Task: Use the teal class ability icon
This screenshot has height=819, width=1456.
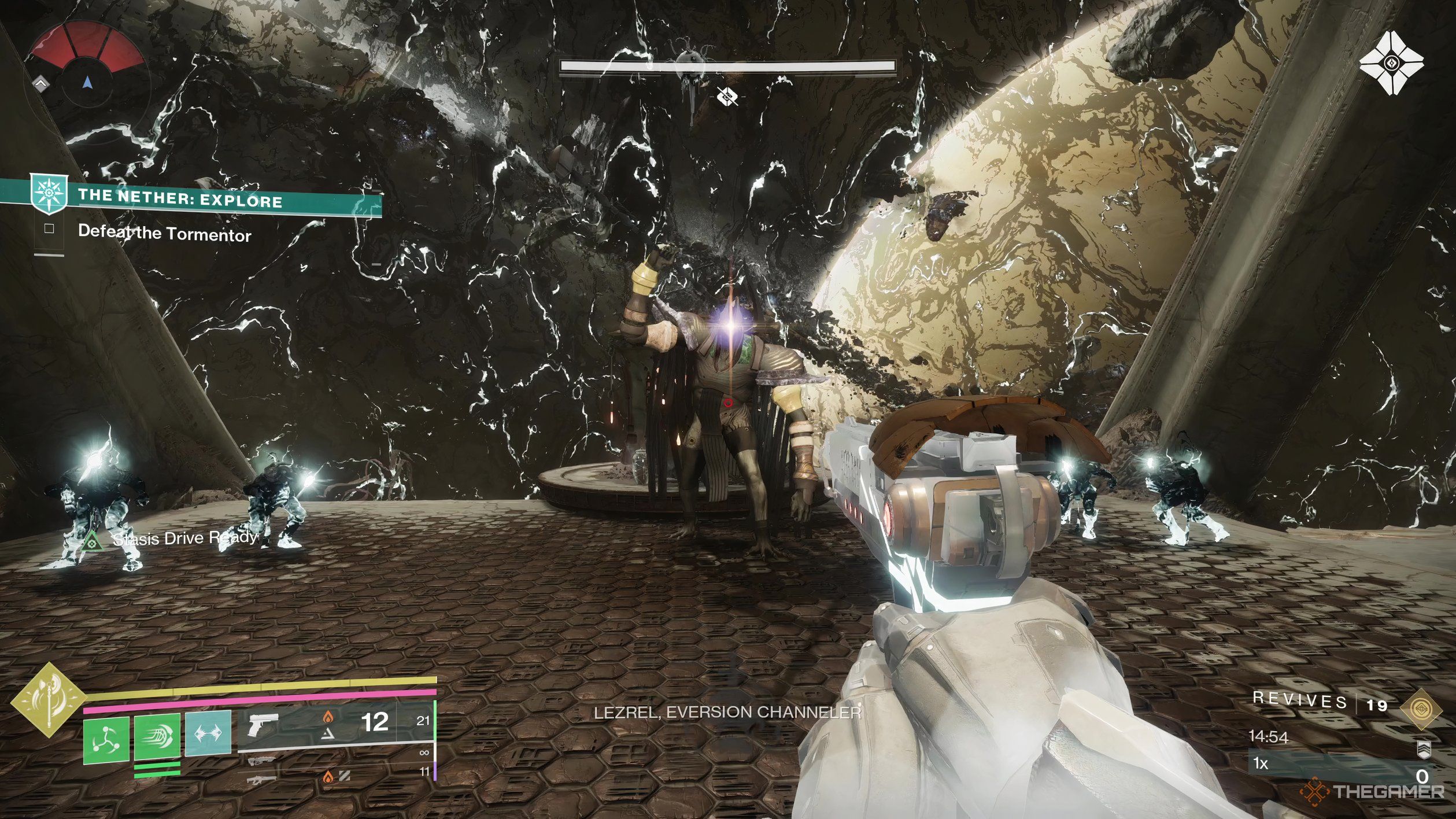Action: pos(208,733)
